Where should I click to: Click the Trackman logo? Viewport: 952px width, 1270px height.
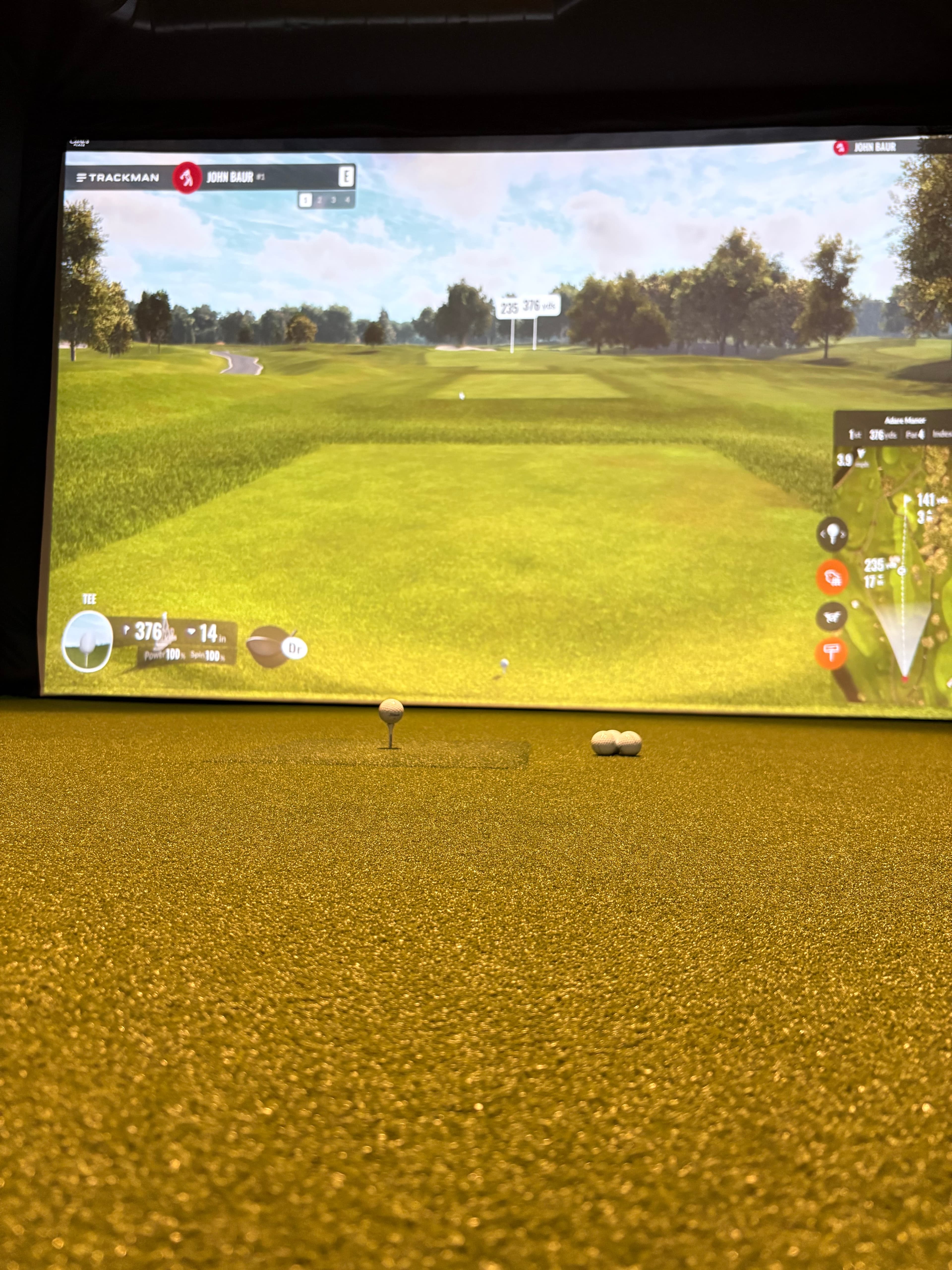tap(118, 177)
